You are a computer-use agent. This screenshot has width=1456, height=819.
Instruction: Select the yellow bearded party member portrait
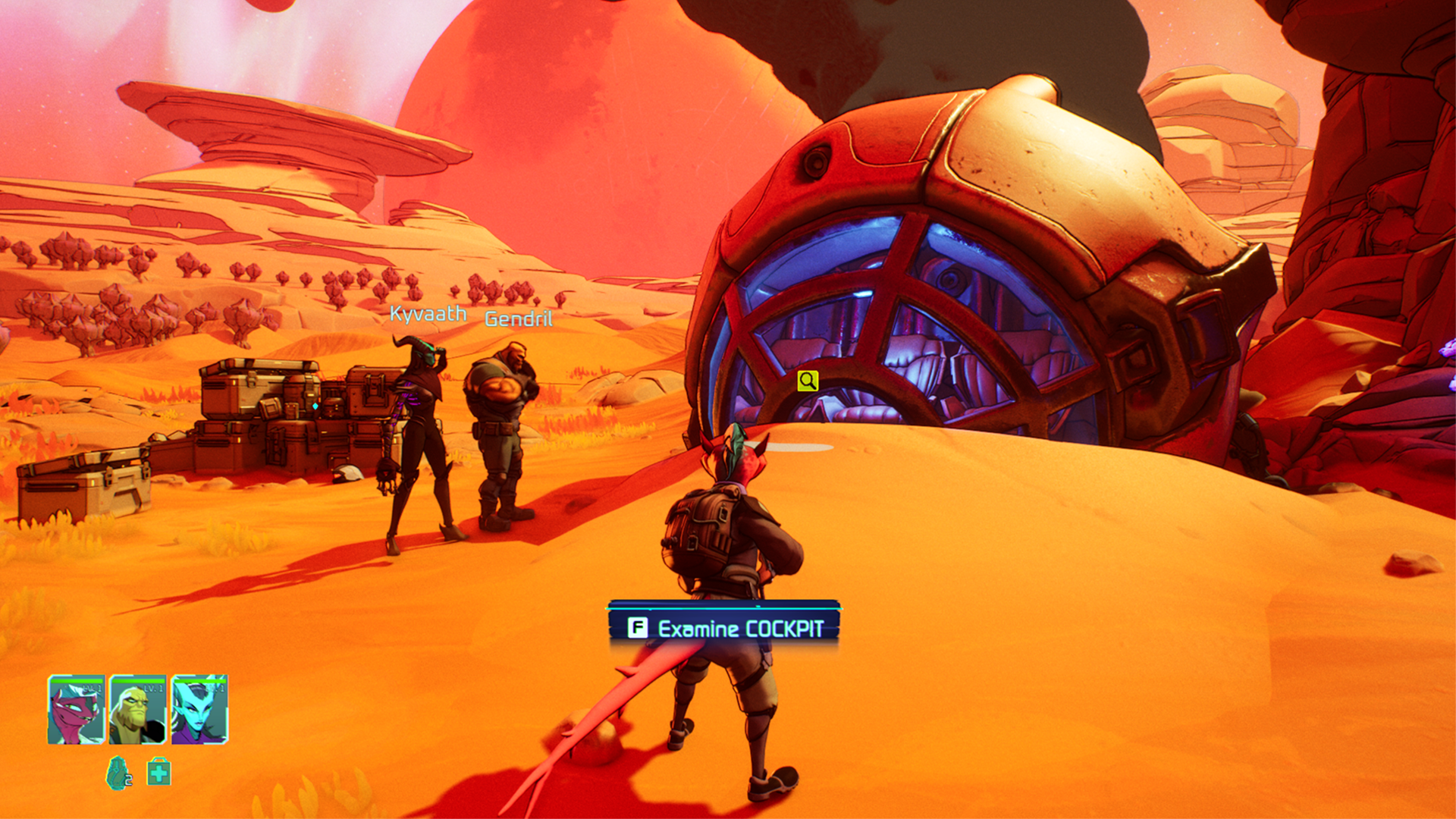click(137, 711)
